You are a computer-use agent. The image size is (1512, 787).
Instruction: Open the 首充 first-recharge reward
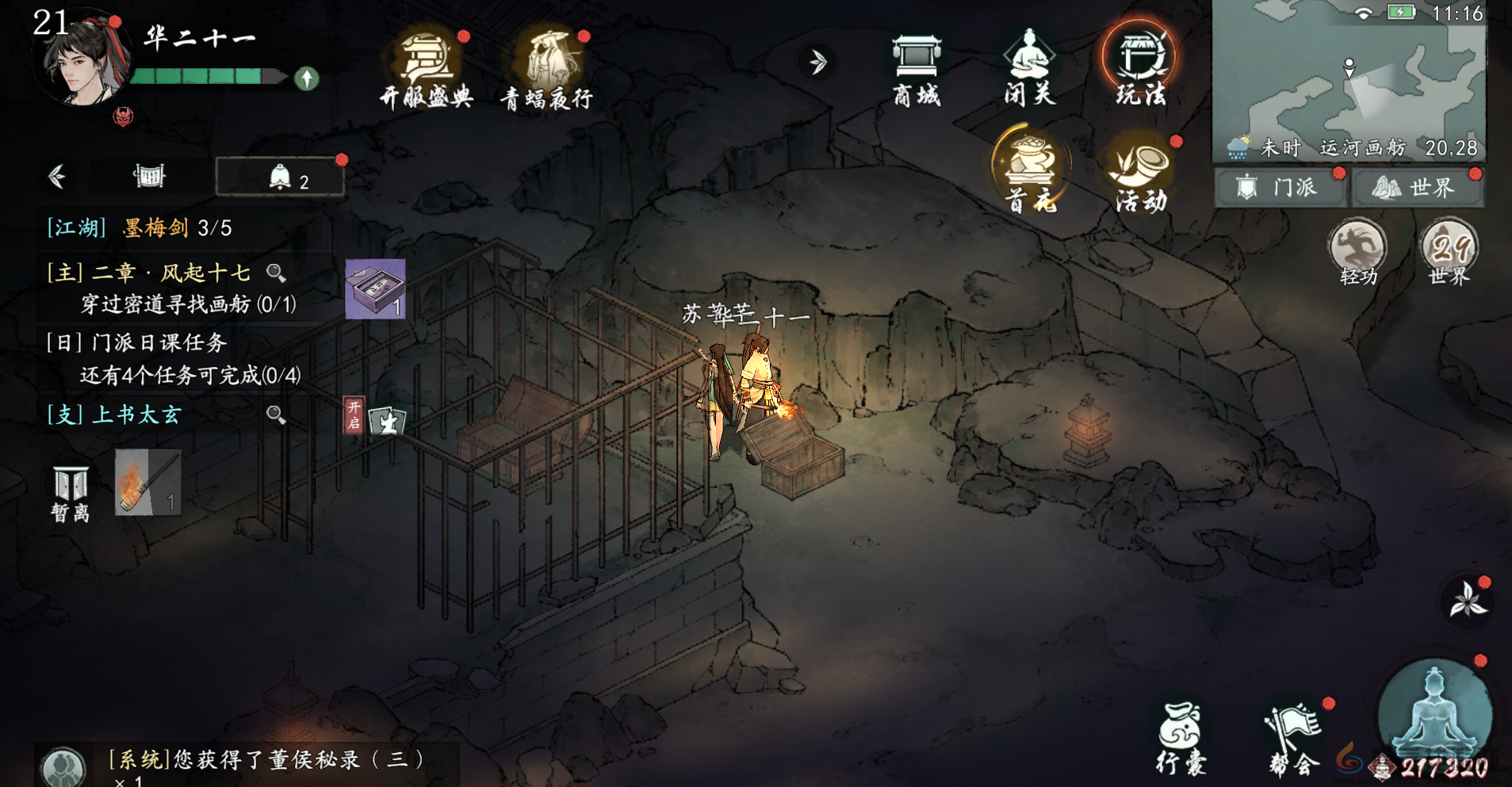click(1031, 172)
